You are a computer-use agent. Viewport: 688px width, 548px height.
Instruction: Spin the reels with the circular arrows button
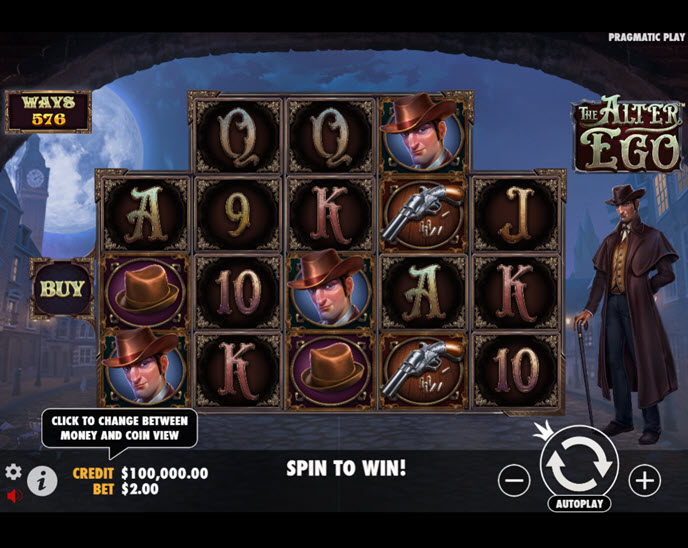579,462
